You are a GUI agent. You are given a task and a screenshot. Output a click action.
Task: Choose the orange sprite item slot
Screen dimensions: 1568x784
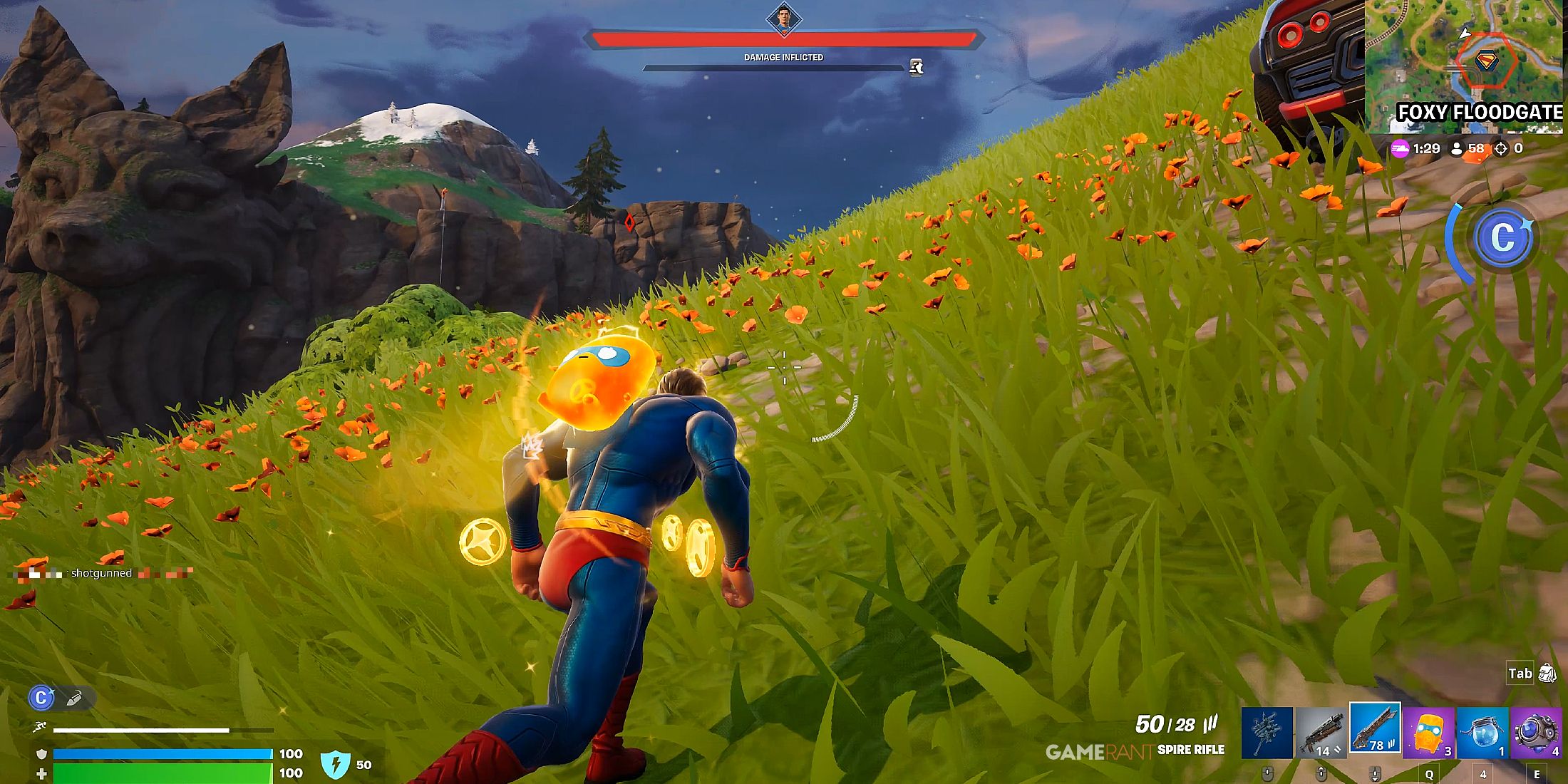click(1429, 733)
